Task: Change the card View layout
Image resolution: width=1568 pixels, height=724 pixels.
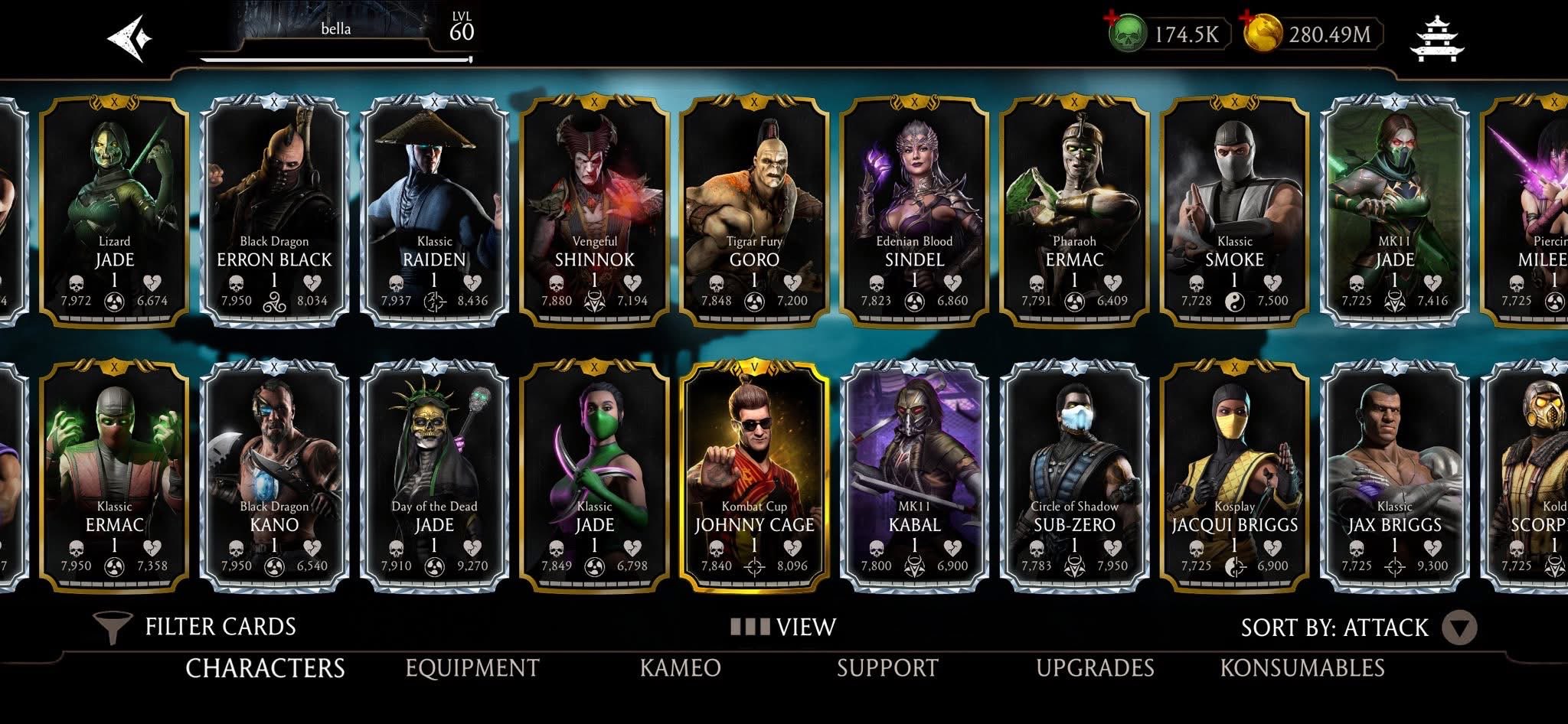Action: 783,628
